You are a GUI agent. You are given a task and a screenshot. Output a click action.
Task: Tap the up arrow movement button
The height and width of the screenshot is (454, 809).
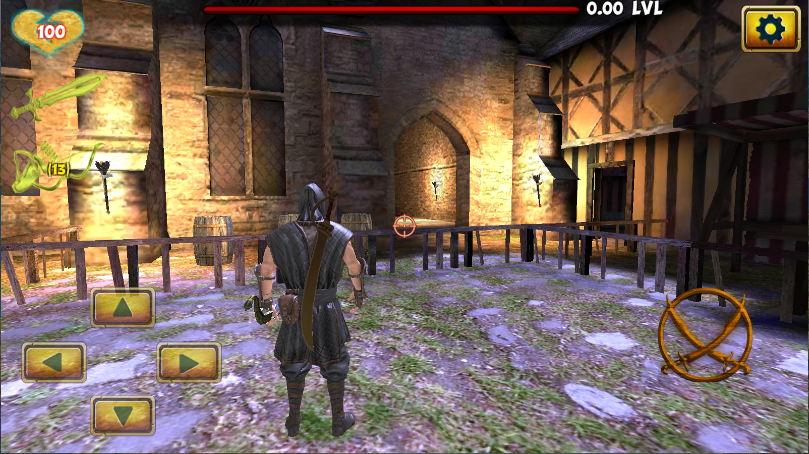[x=123, y=308]
